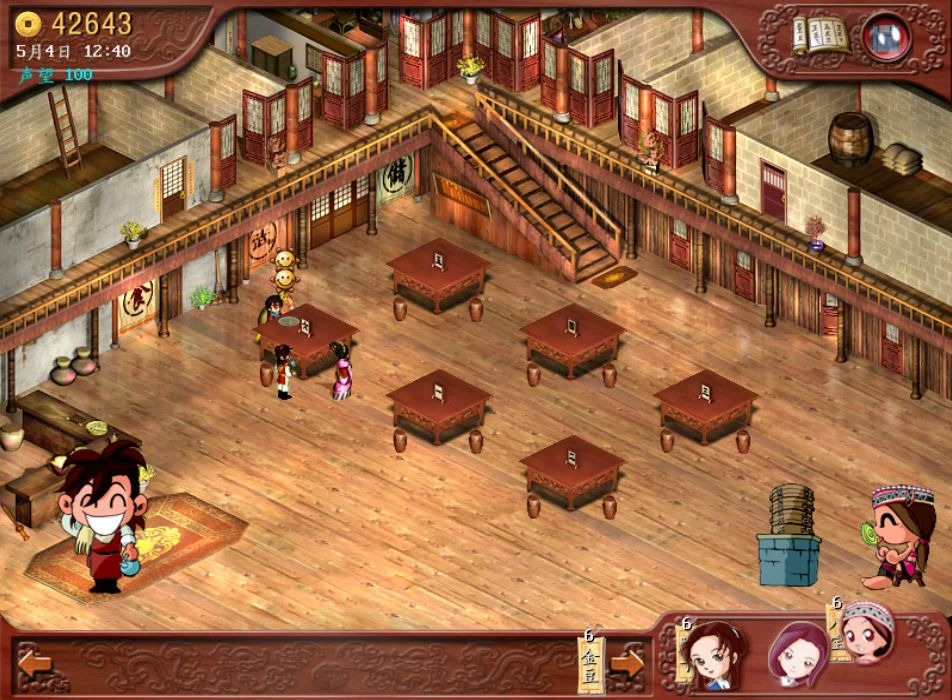Screen dimensions: 952x700
Task: Select the 金豆 tag item
Action: pyautogui.click(x=591, y=664)
